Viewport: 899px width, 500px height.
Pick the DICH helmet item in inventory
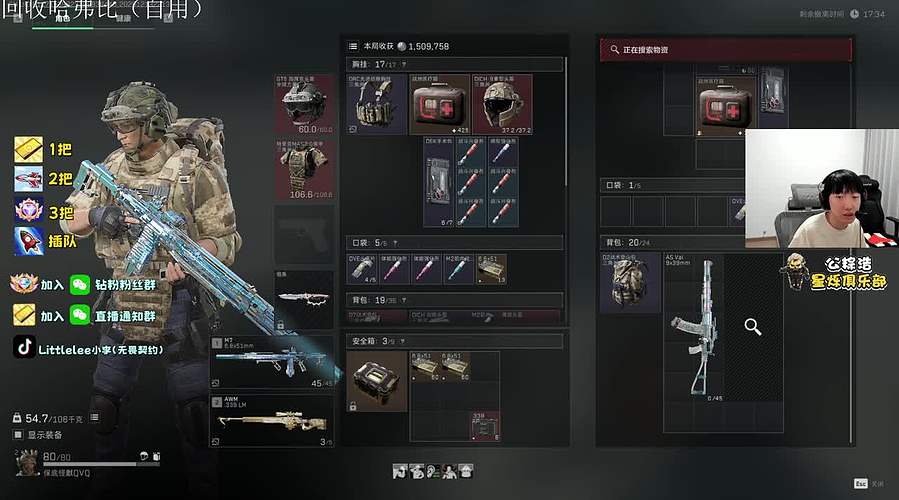click(502, 104)
